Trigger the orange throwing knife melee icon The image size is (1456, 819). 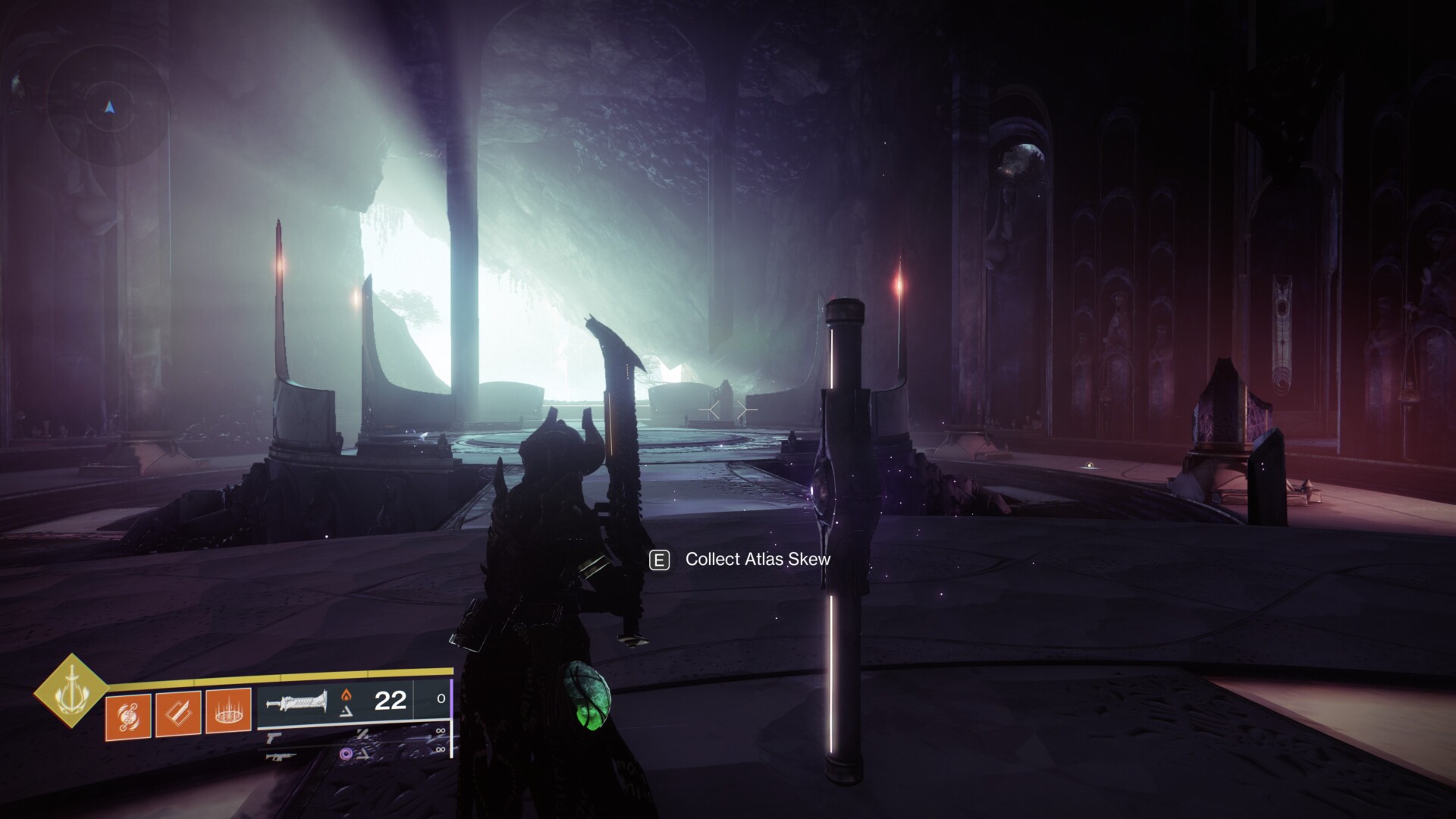point(178,714)
